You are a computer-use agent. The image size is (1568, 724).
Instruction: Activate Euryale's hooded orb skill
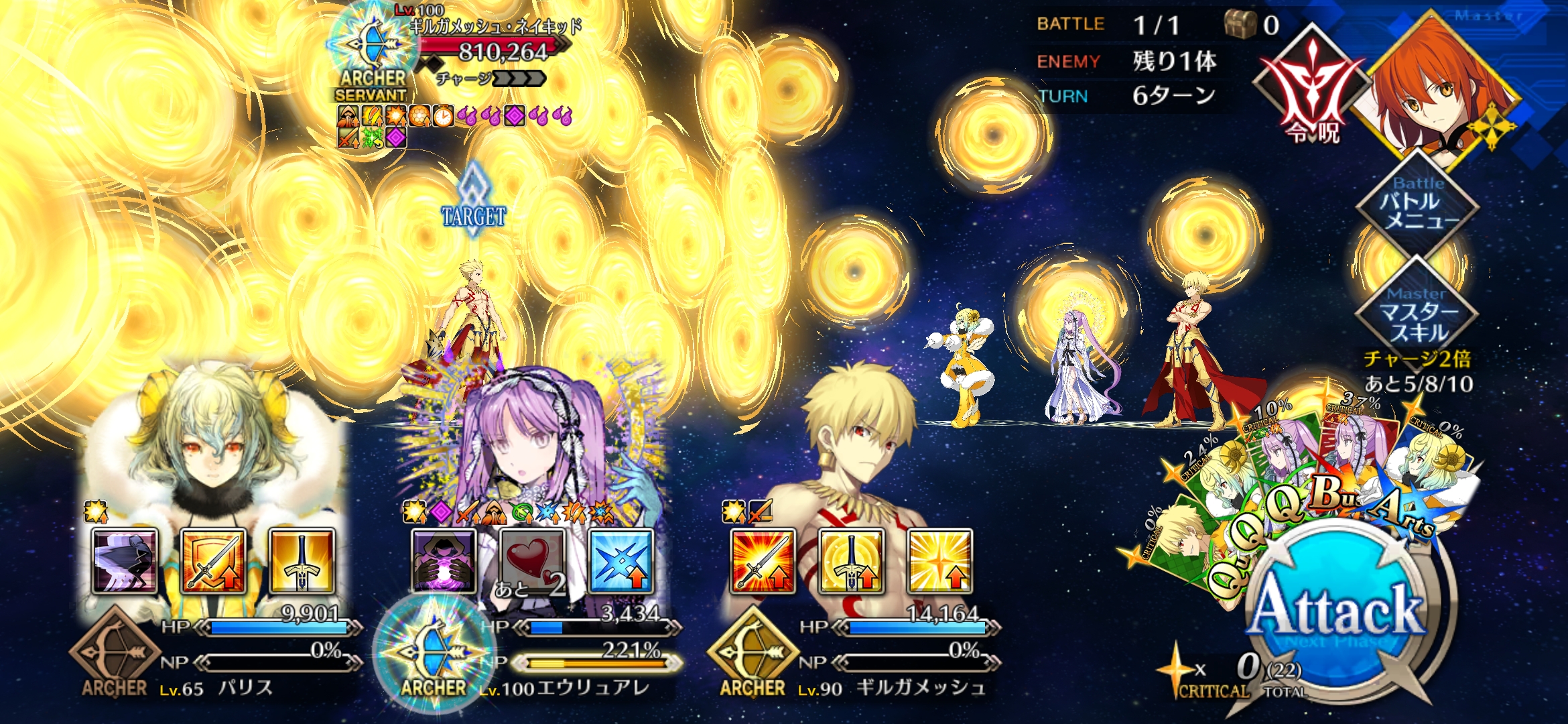click(x=444, y=562)
